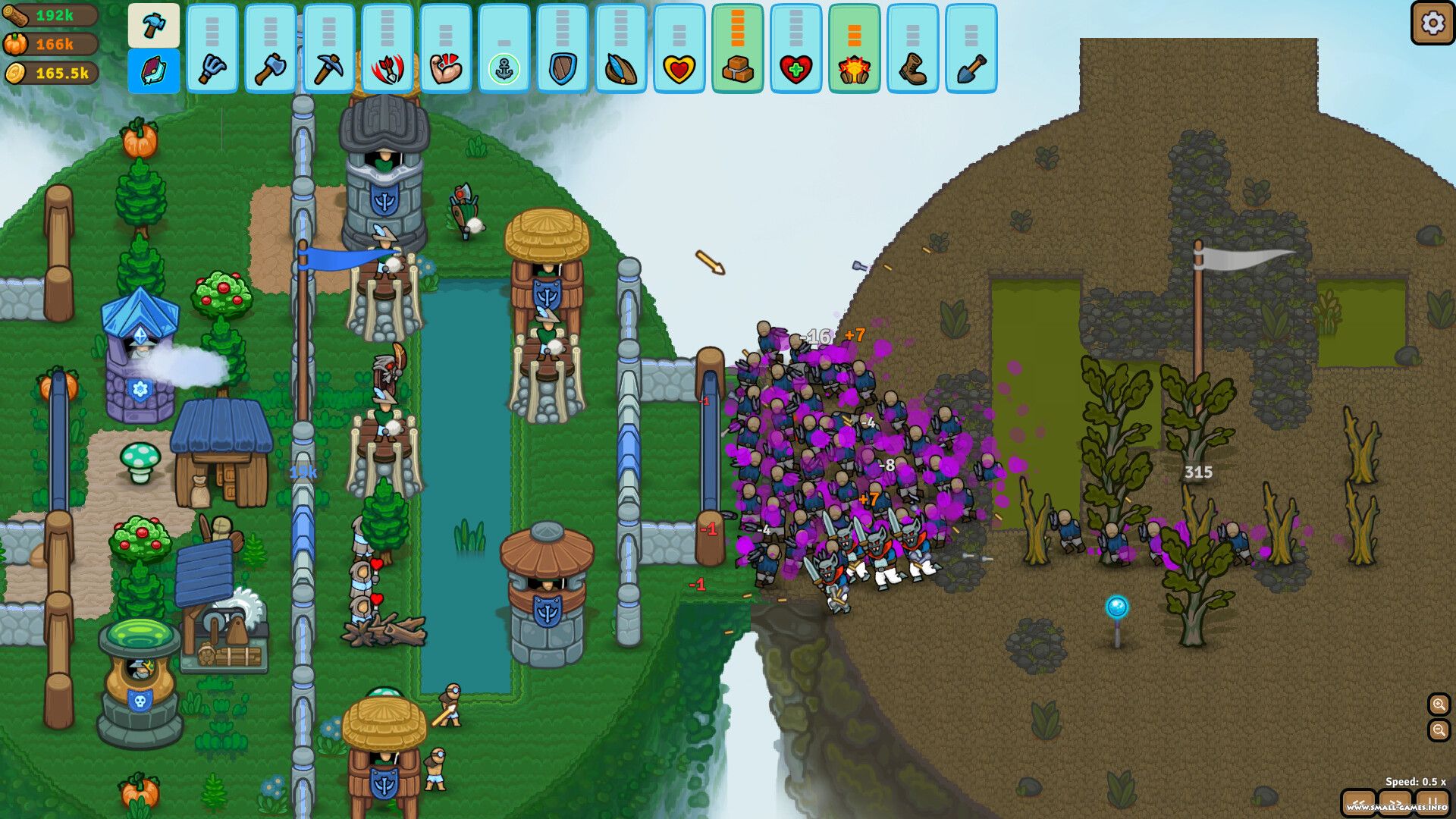The image size is (1456, 819).
Task: Upgrade the flexing muscle arm card
Action: 446,49
